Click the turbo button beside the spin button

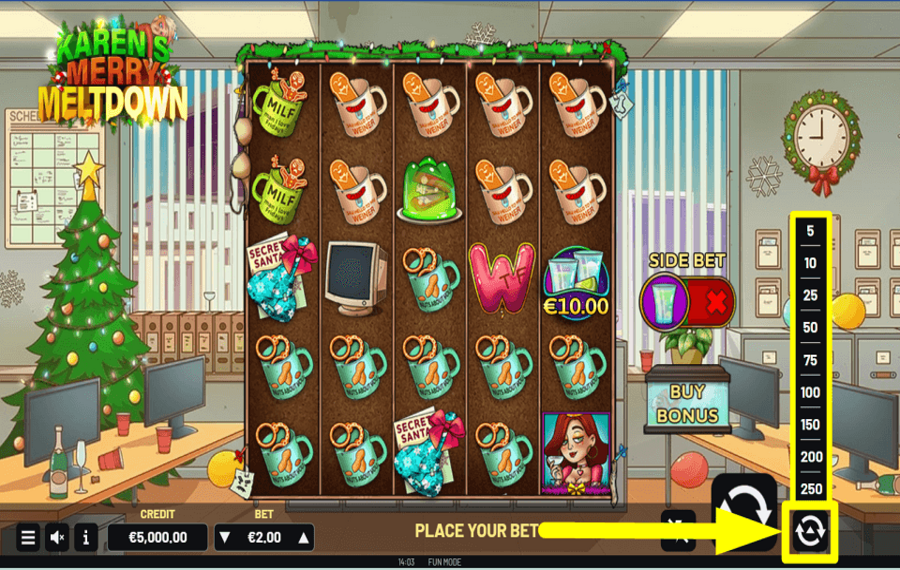pos(677,529)
